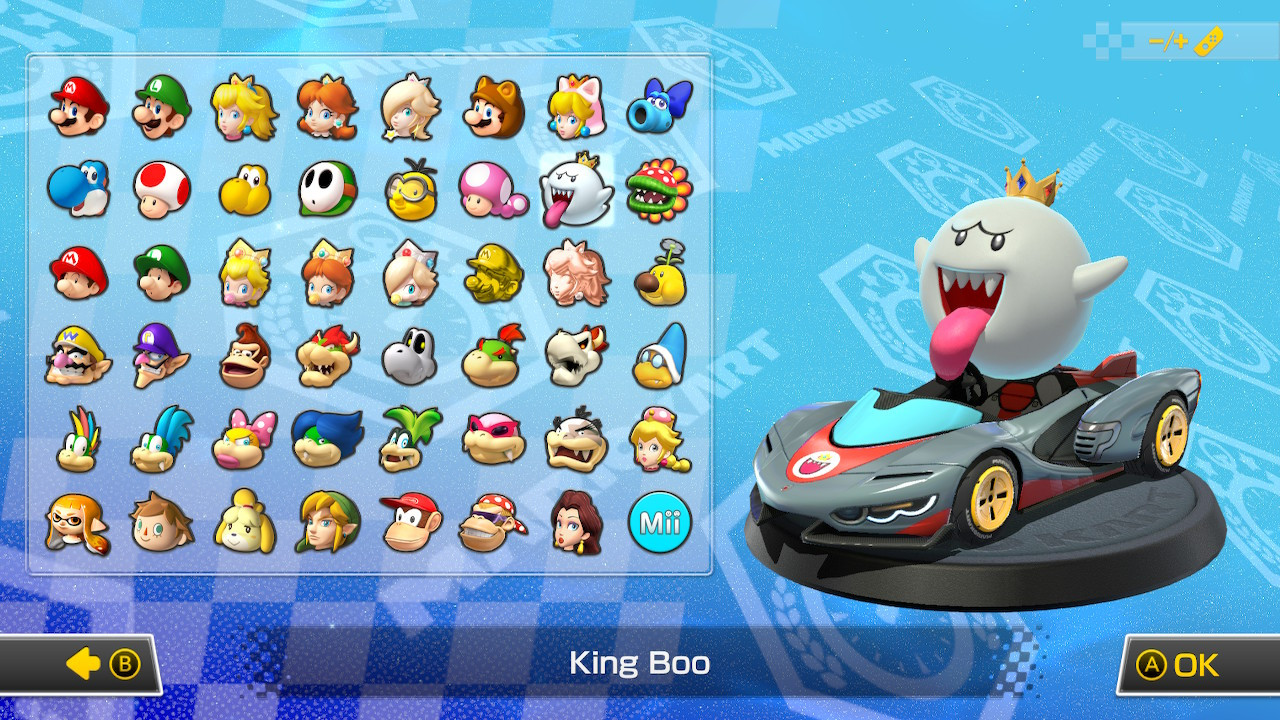Select Shy Guy's masked portrait
The height and width of the screenshot is (720, 1280).
324,189
